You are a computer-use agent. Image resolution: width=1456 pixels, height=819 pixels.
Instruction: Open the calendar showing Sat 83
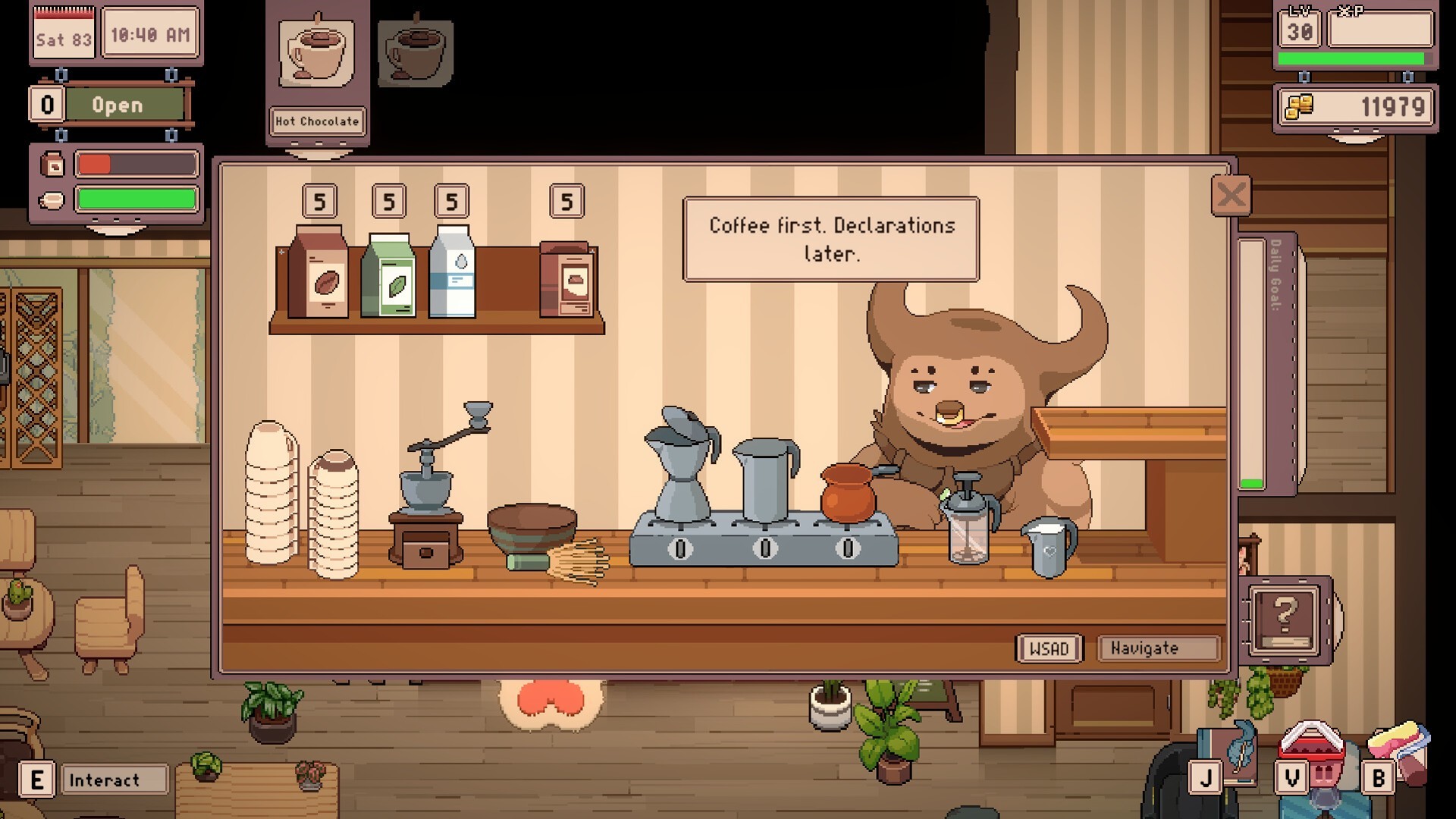[63, 33]
